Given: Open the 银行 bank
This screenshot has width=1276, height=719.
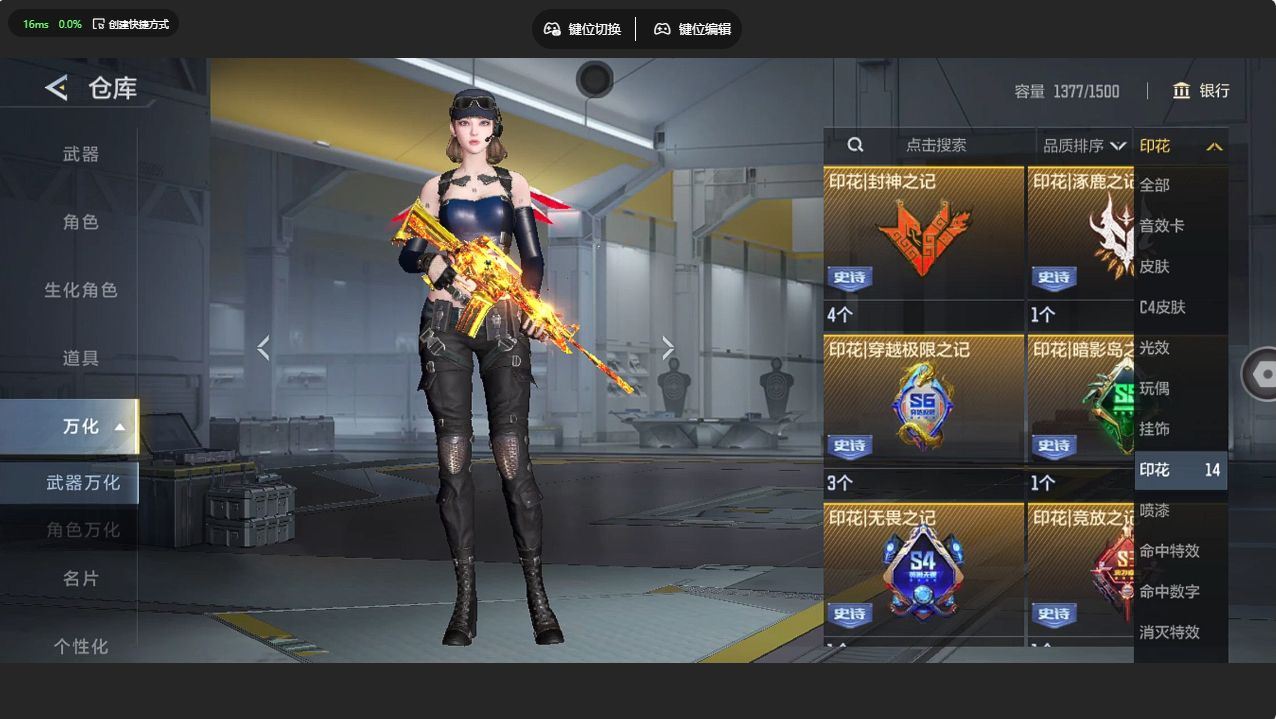Looking at the screenshot, I should [x=1201, y=91].
